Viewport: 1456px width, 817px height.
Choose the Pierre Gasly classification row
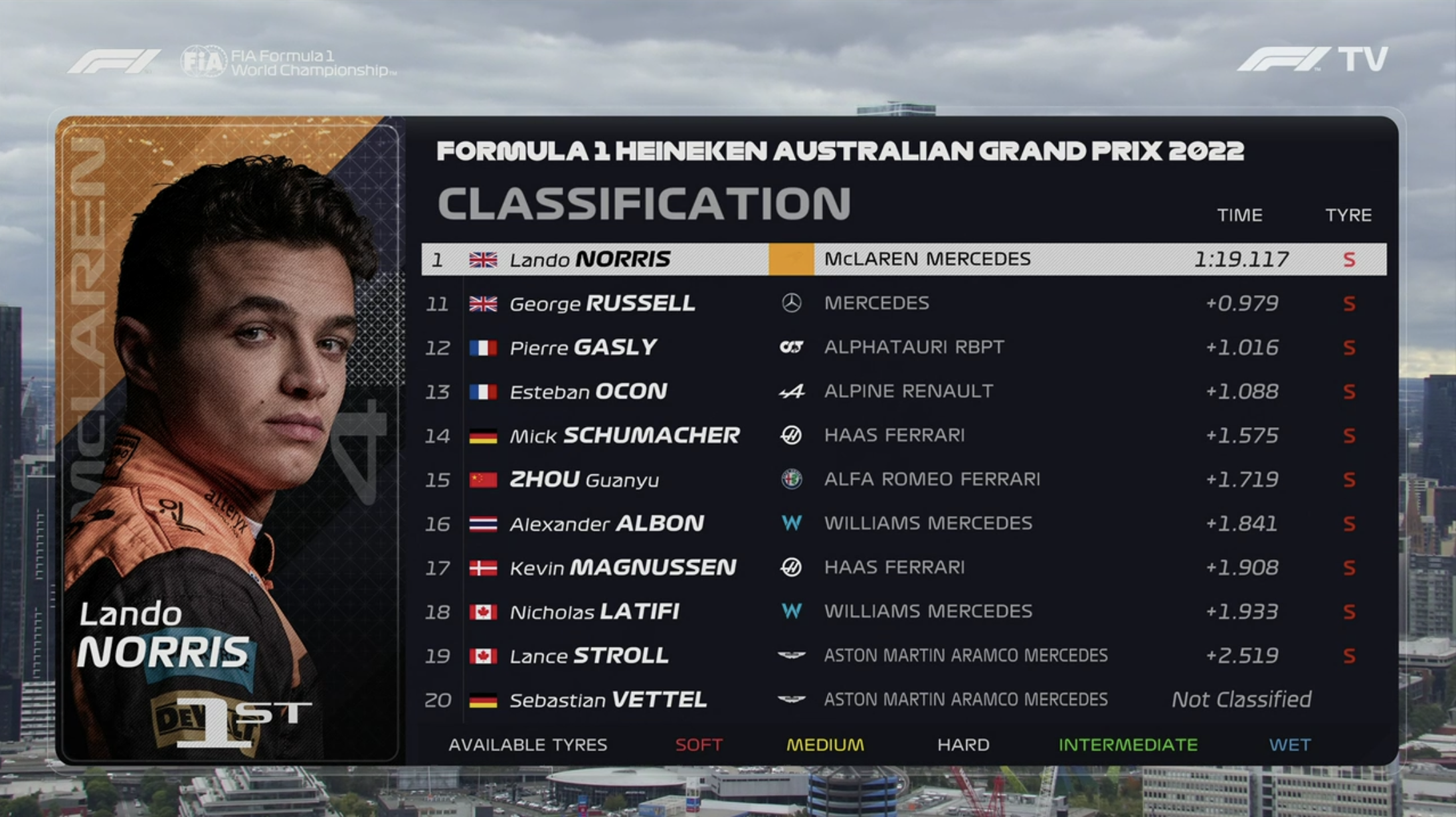pos(903,347)
